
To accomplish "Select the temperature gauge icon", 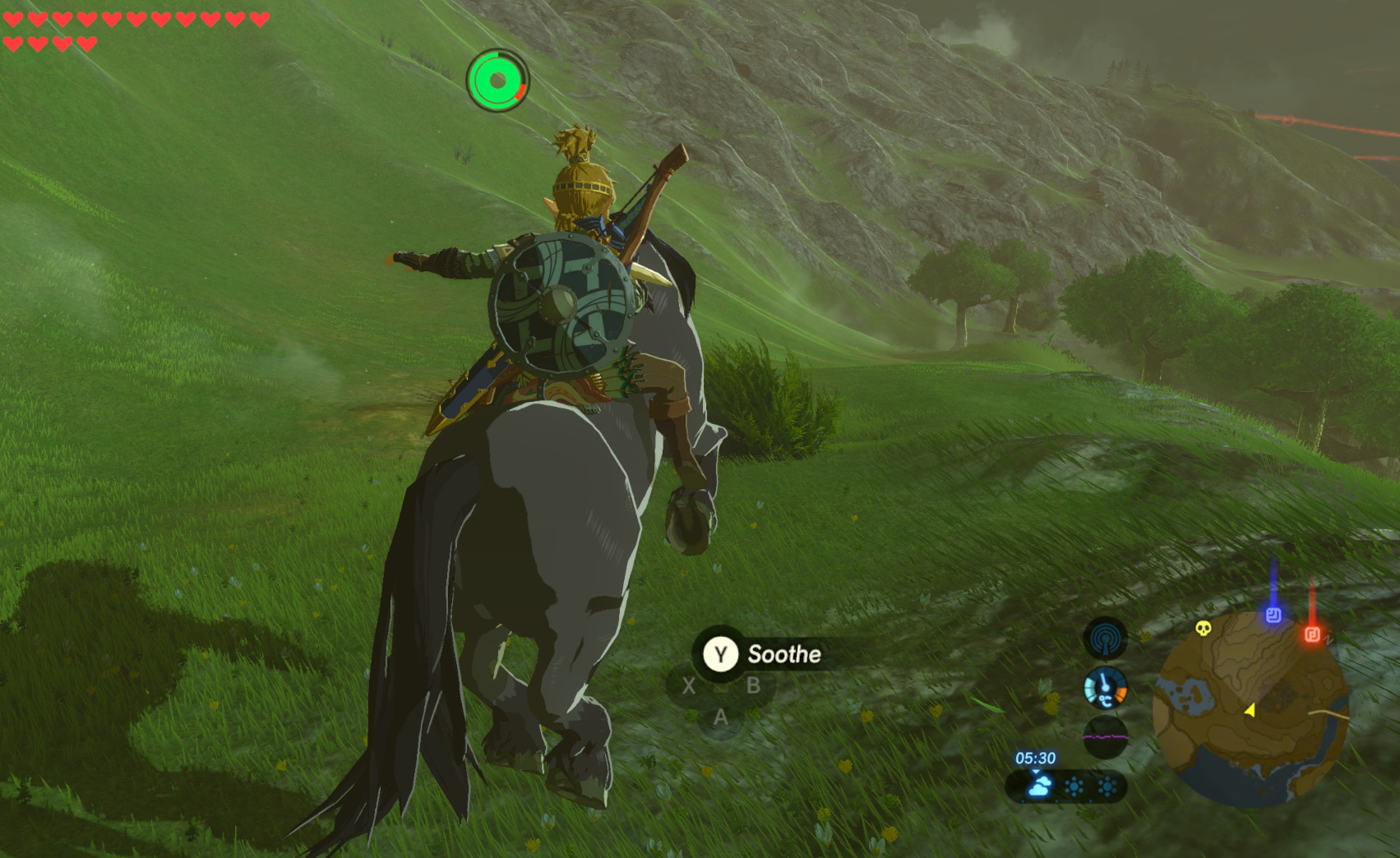I will coord(1105,688).
